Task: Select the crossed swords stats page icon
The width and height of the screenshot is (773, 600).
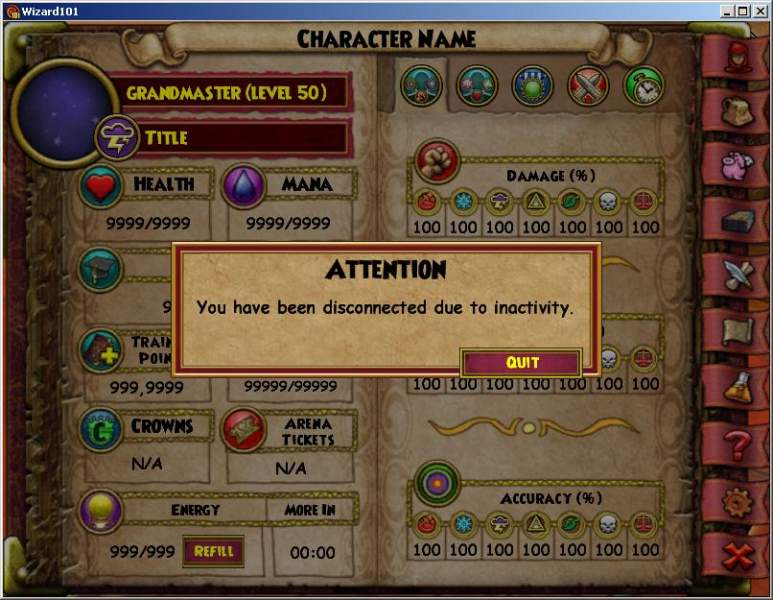Action: 588,86
